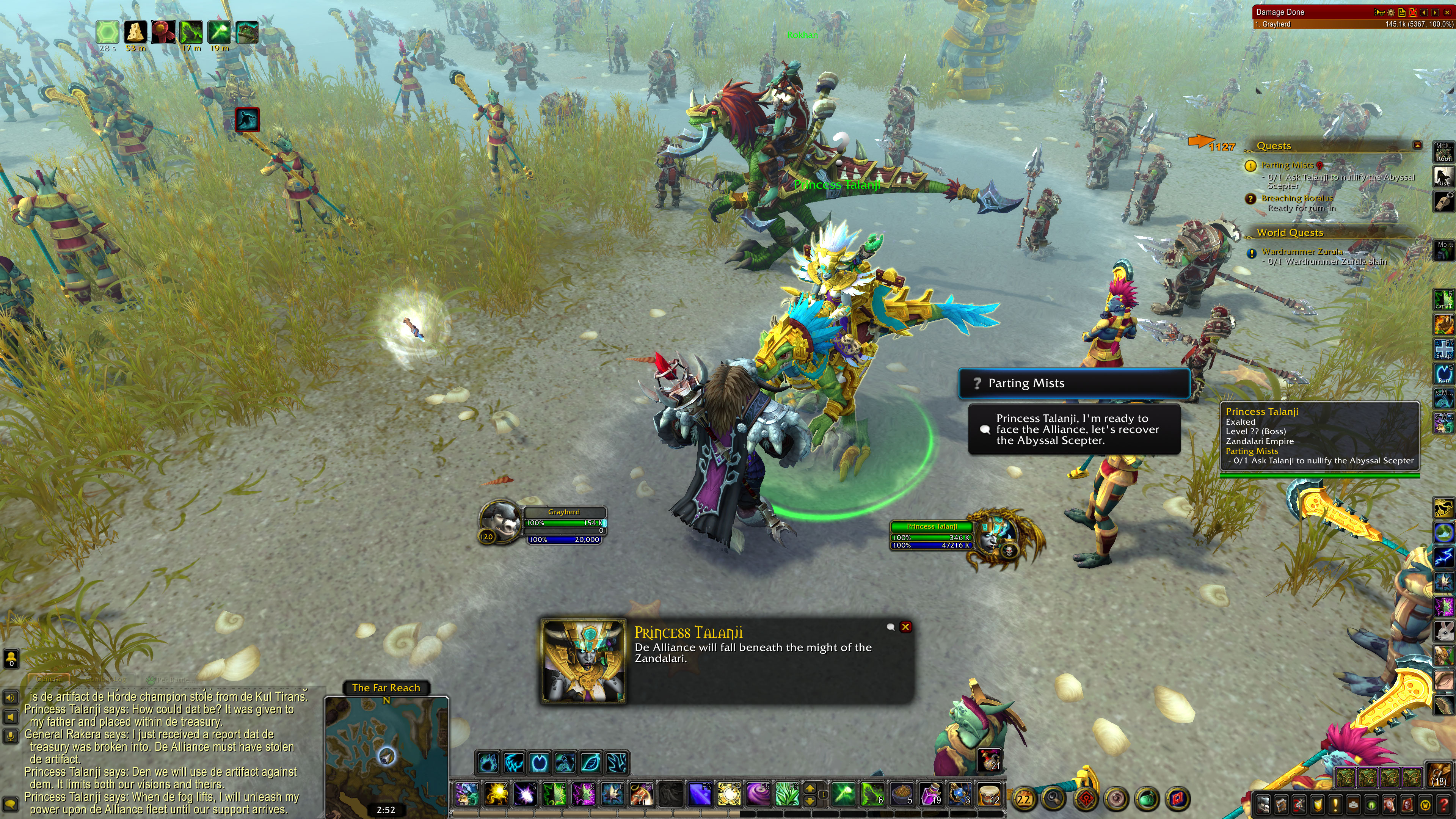Viewport: 1456px width, 819px height.
Task: Select the Parting Mists quest in tracker
Action: [1287, 166]
